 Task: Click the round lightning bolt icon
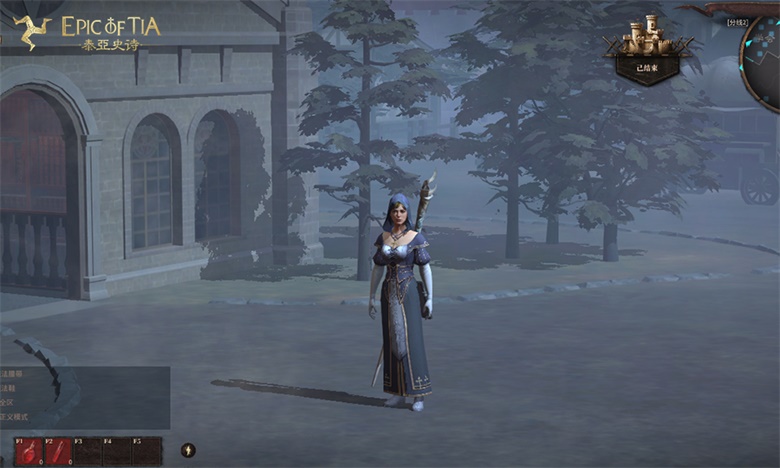[187, 450]
